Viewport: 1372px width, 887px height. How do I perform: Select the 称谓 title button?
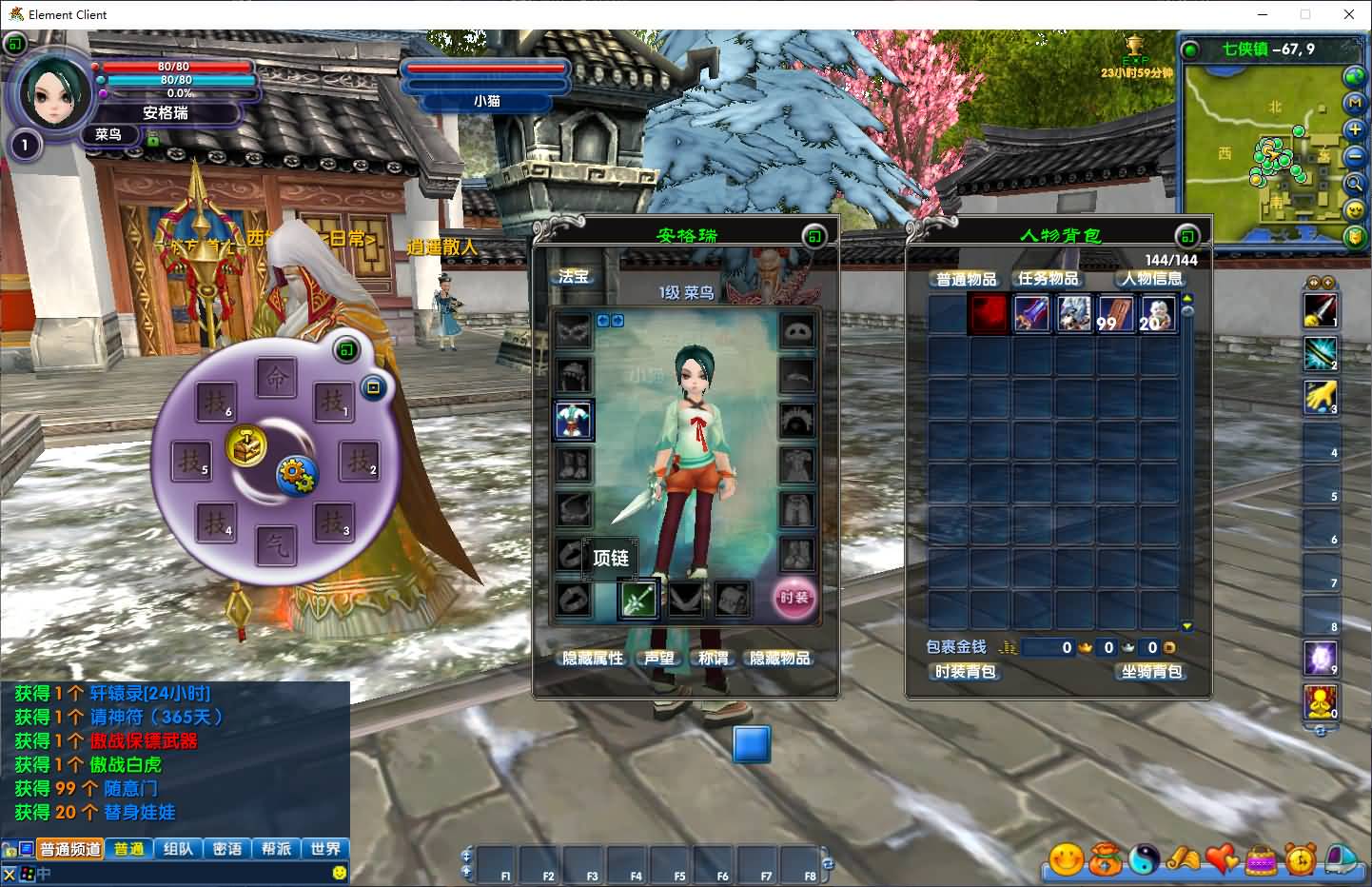coord(713,659)
